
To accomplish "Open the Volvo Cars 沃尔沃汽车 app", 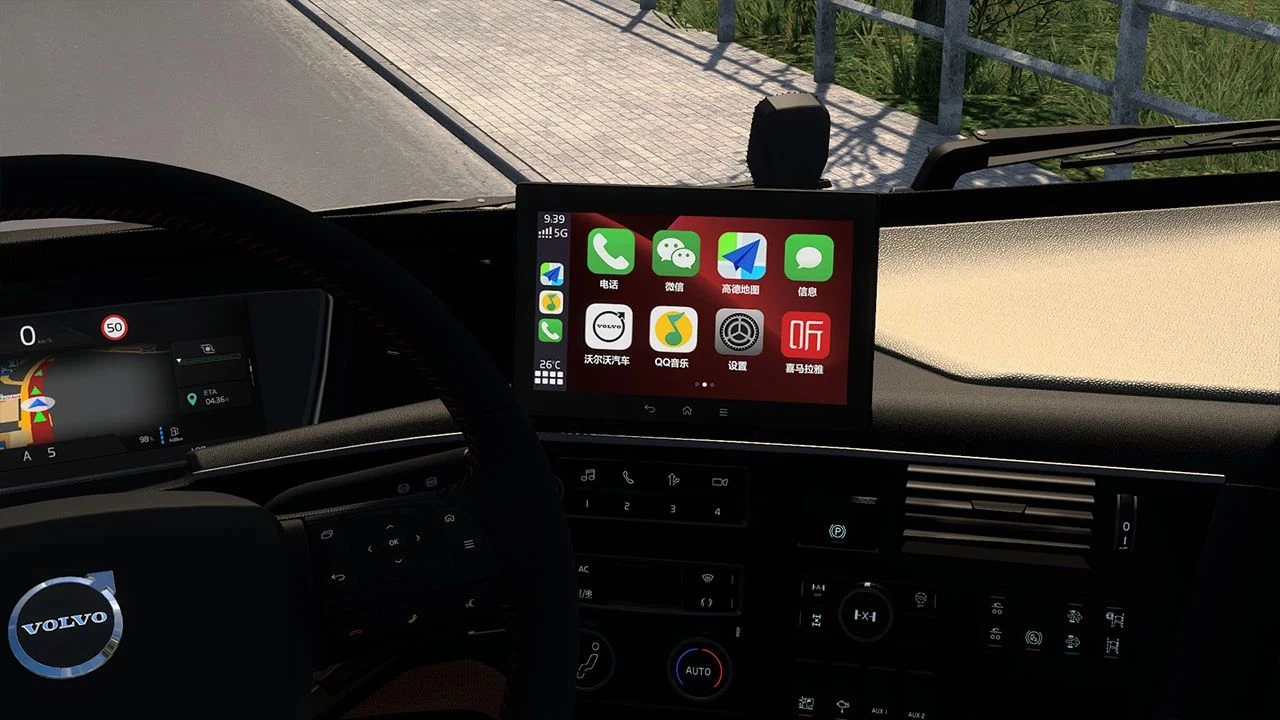I will coord(608,328).
